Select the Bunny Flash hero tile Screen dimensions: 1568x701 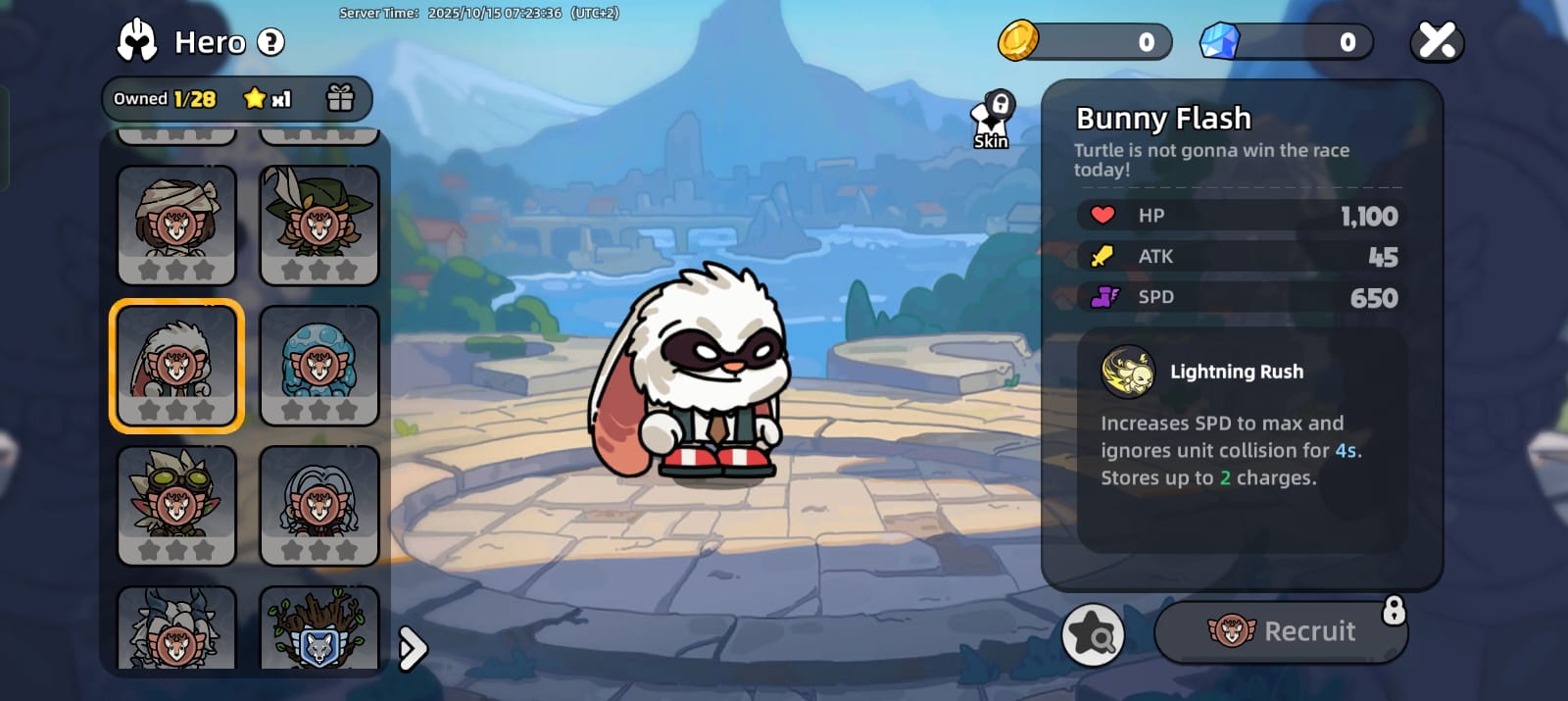pos(176,366)
